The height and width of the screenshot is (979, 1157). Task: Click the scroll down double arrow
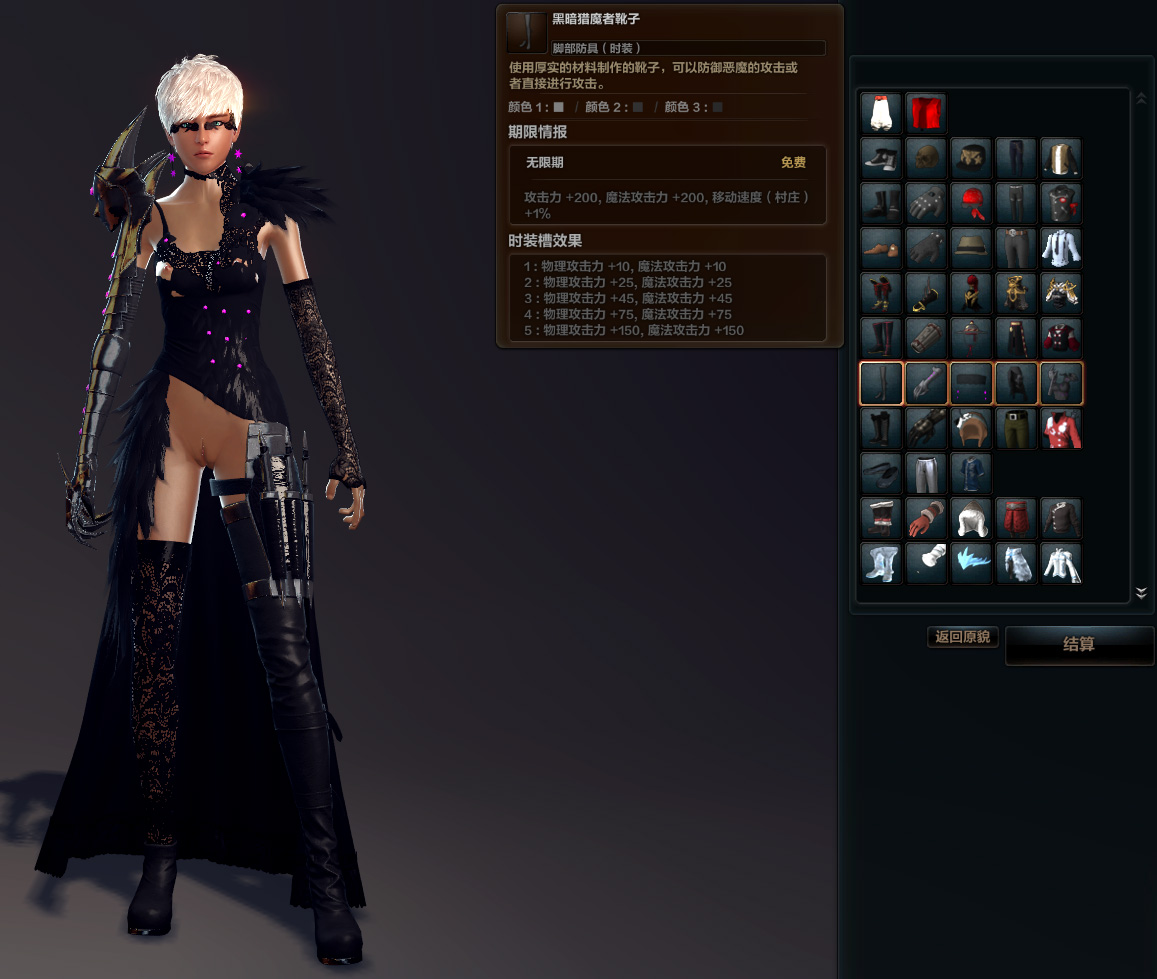pos(1141,593)
